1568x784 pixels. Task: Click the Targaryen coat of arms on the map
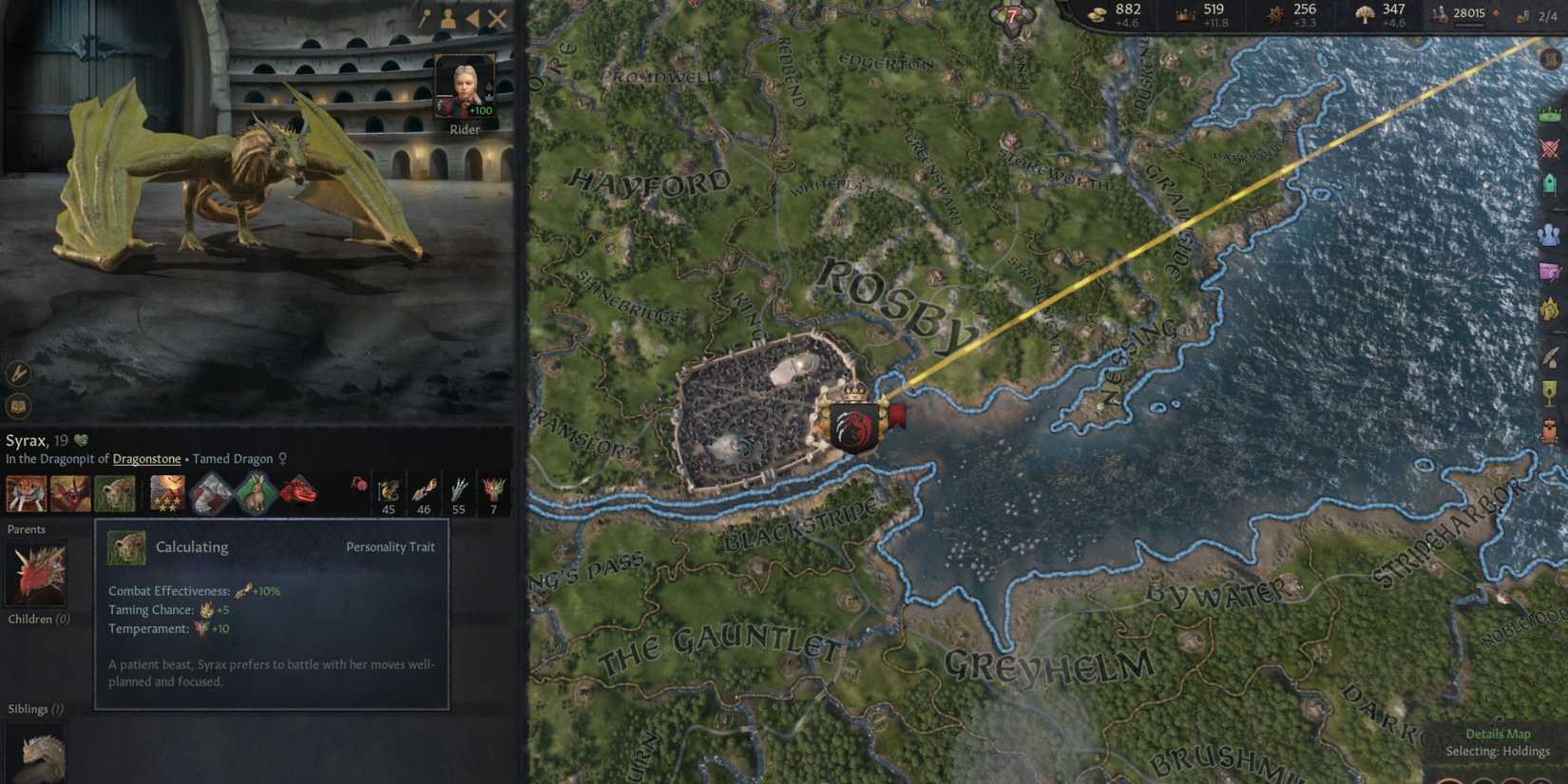[x=853, y=425]
